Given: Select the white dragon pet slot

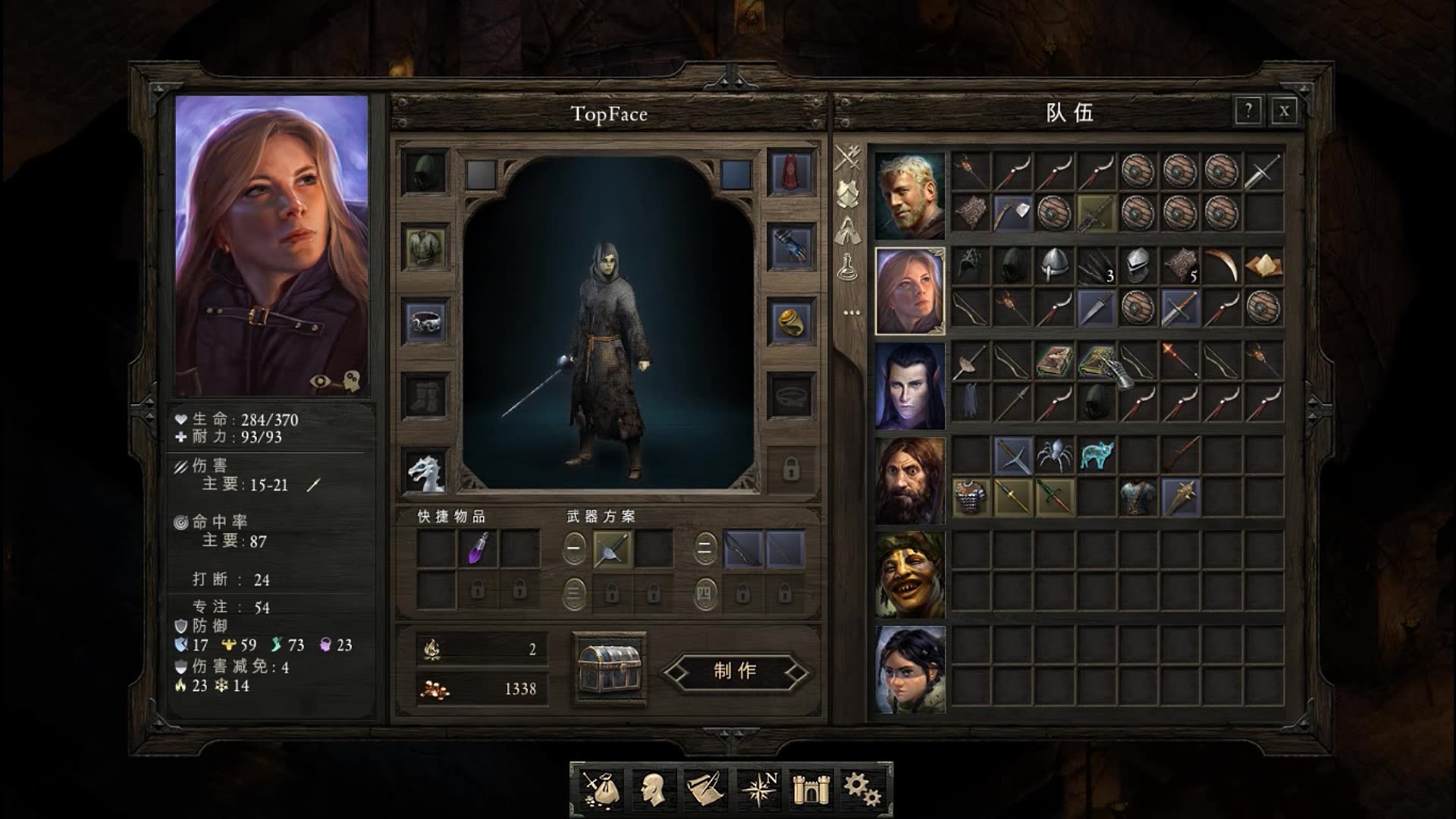Looking at the screenshot, I should coord(425,472).
